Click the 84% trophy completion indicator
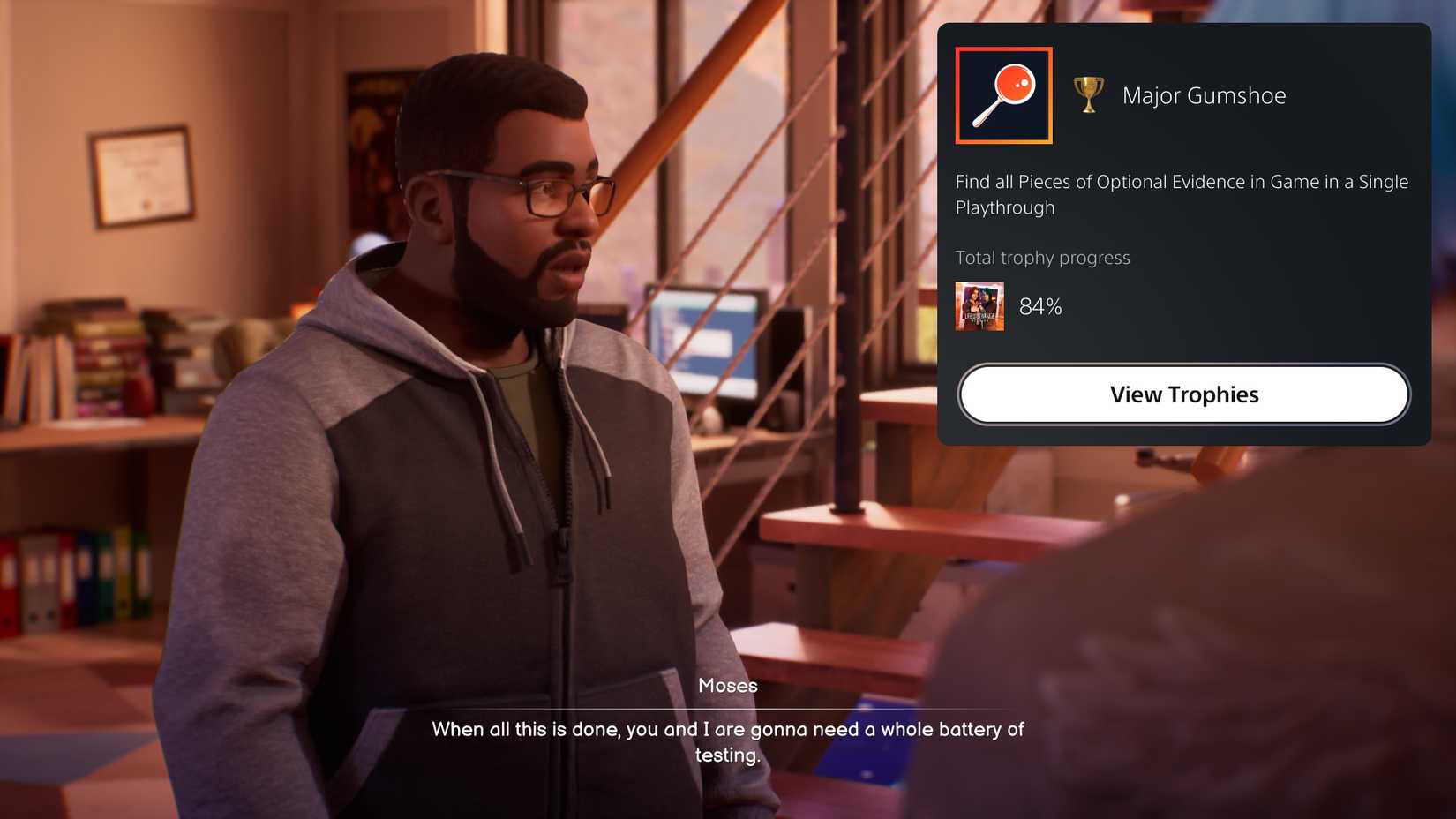The height and width of the screenshot is (819, 1456). coord(1041,306)
